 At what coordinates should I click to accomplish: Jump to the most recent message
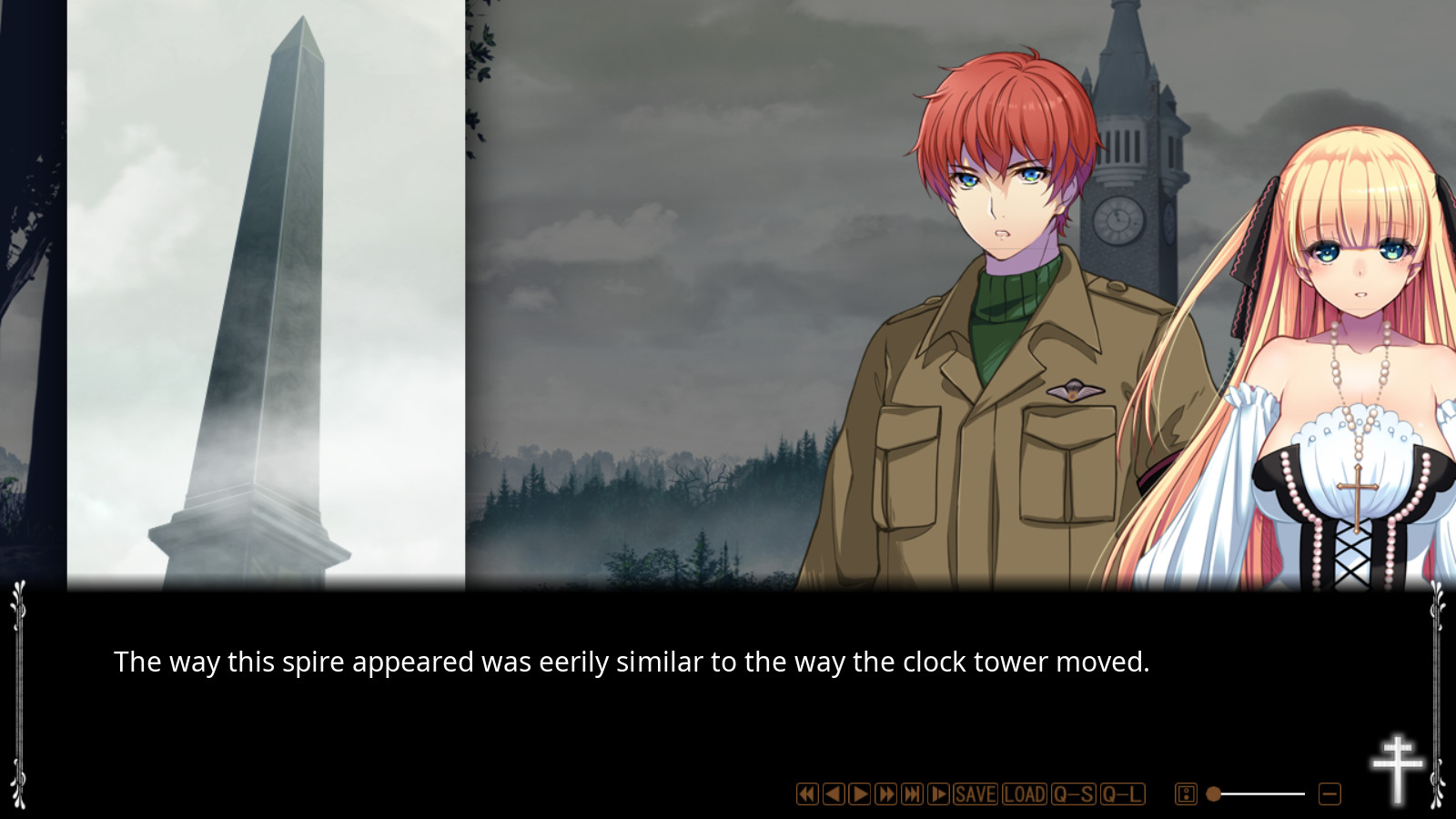click(x=911, y=794)
